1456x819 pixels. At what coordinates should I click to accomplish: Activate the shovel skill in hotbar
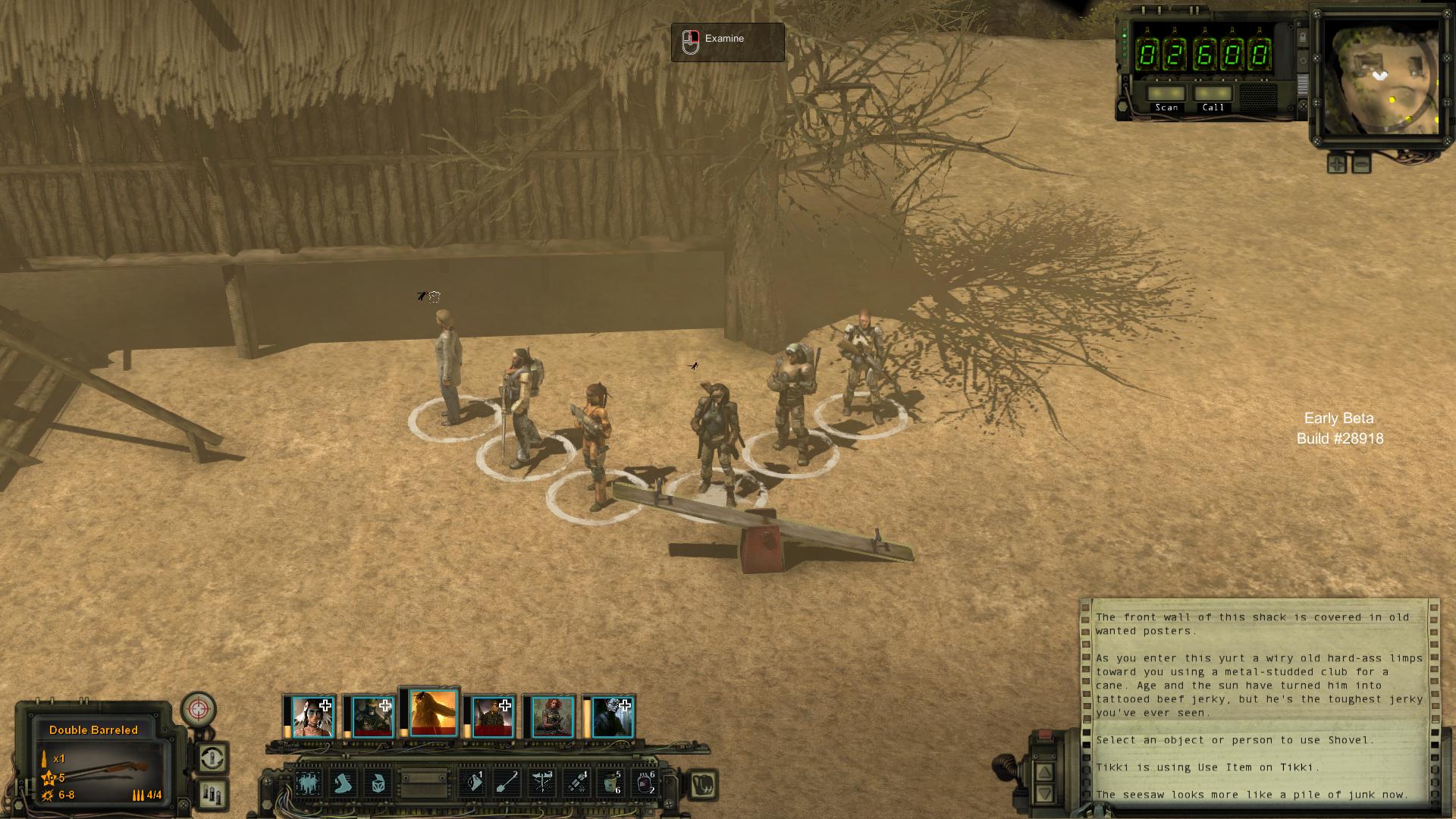point(507,783)
